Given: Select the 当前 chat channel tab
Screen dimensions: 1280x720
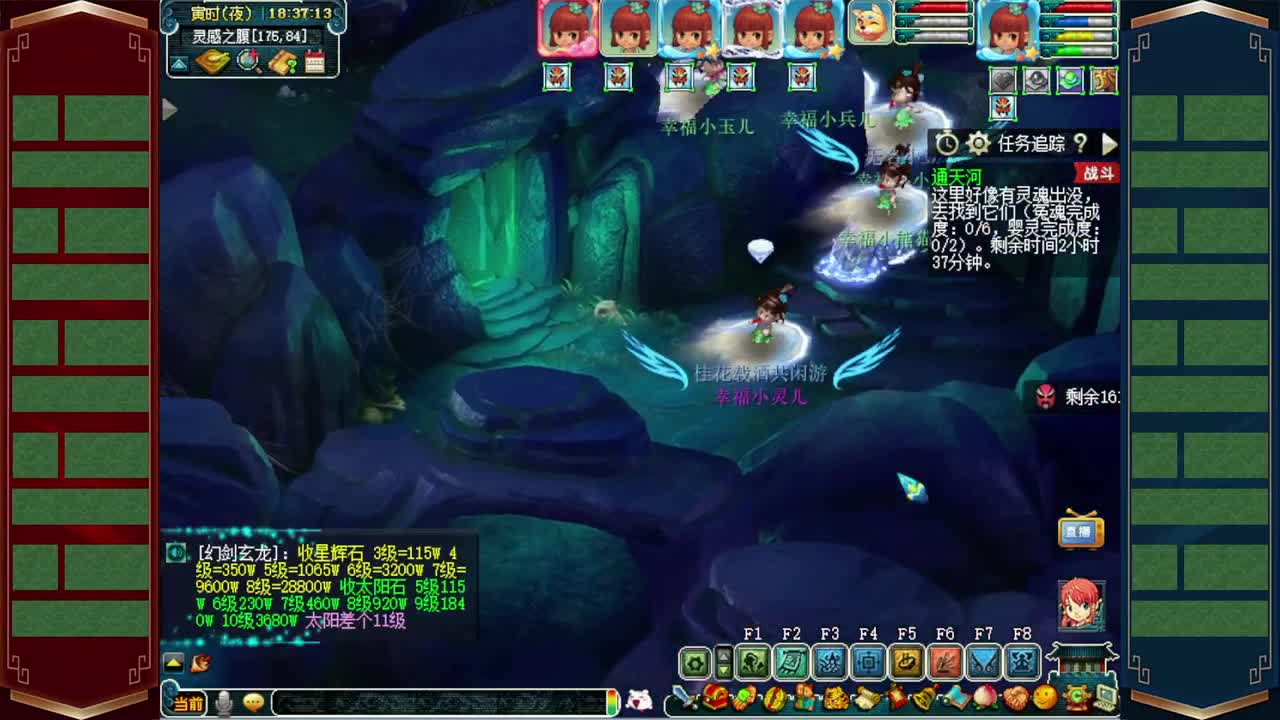Looking at the screenshot, I should (189, 702).
